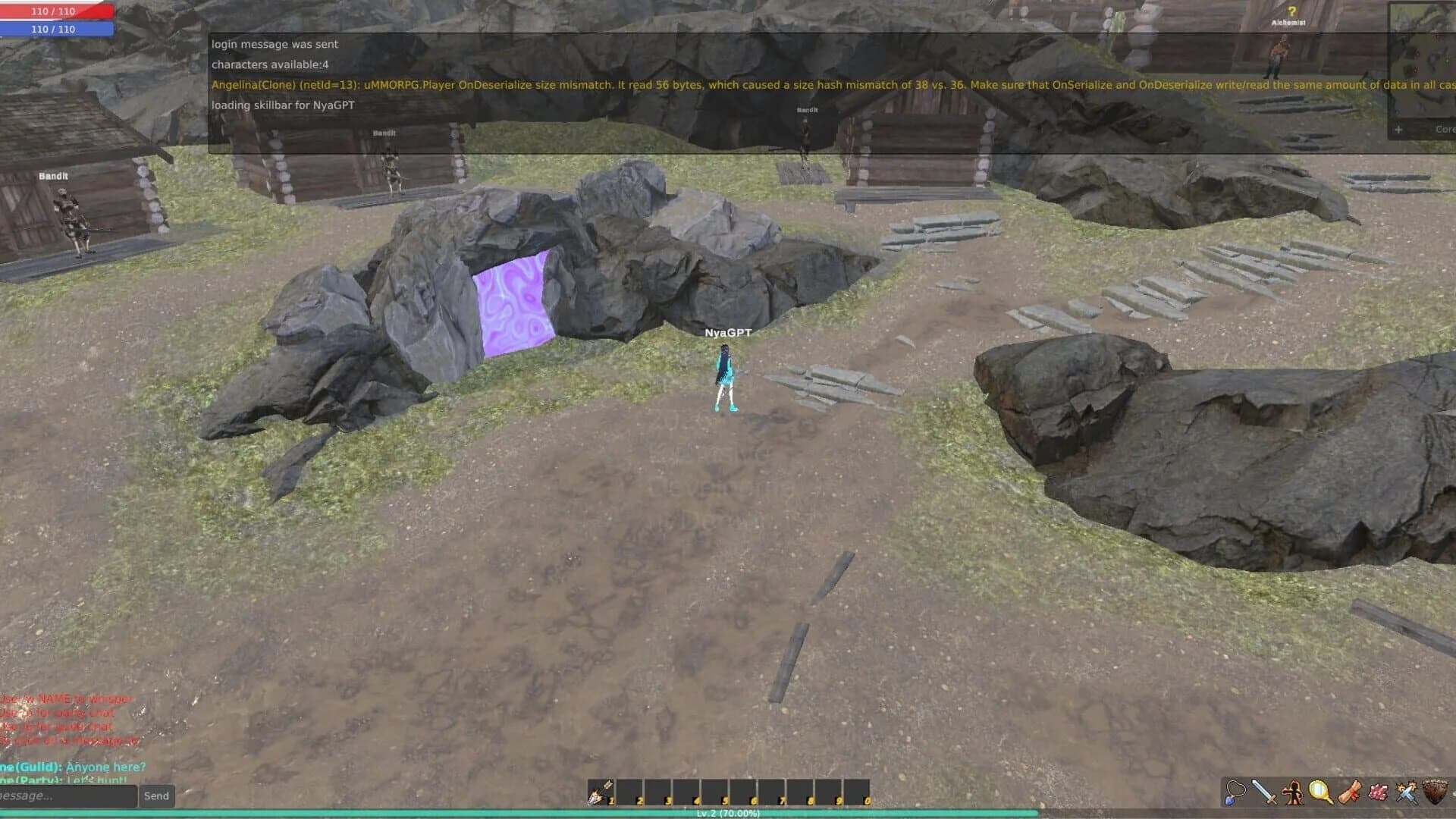The width and height of the screenshot is (1456, 819).
Task: Enter the purple portal in the rocks
Action: [513, 303]
